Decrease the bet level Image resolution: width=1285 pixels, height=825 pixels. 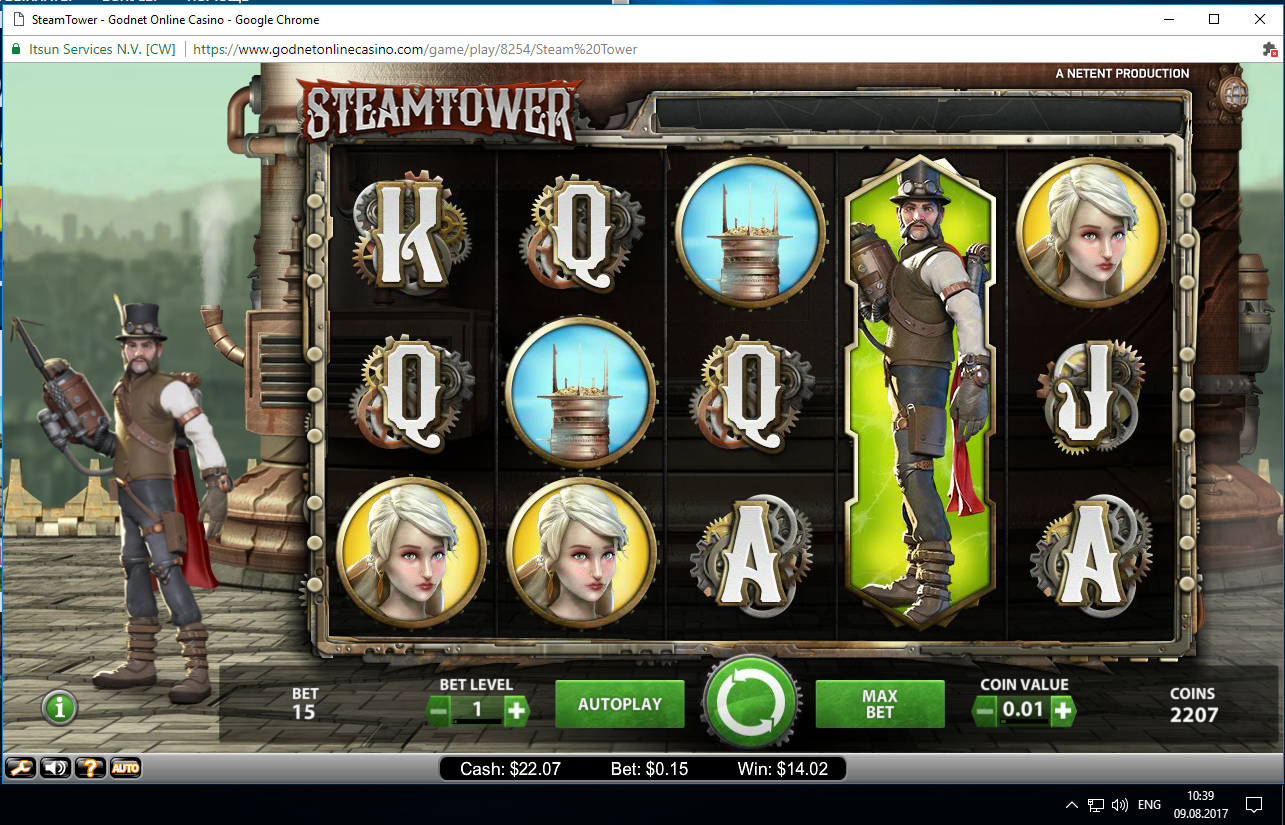pyautogui.click(x=438, y=711)
